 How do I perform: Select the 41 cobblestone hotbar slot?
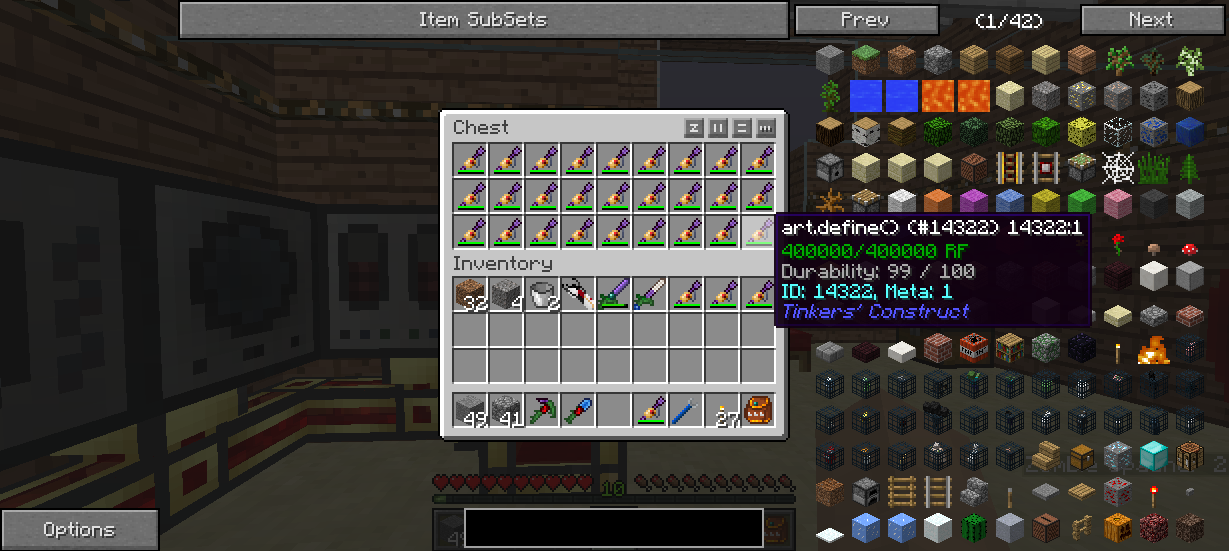(508, 411)
